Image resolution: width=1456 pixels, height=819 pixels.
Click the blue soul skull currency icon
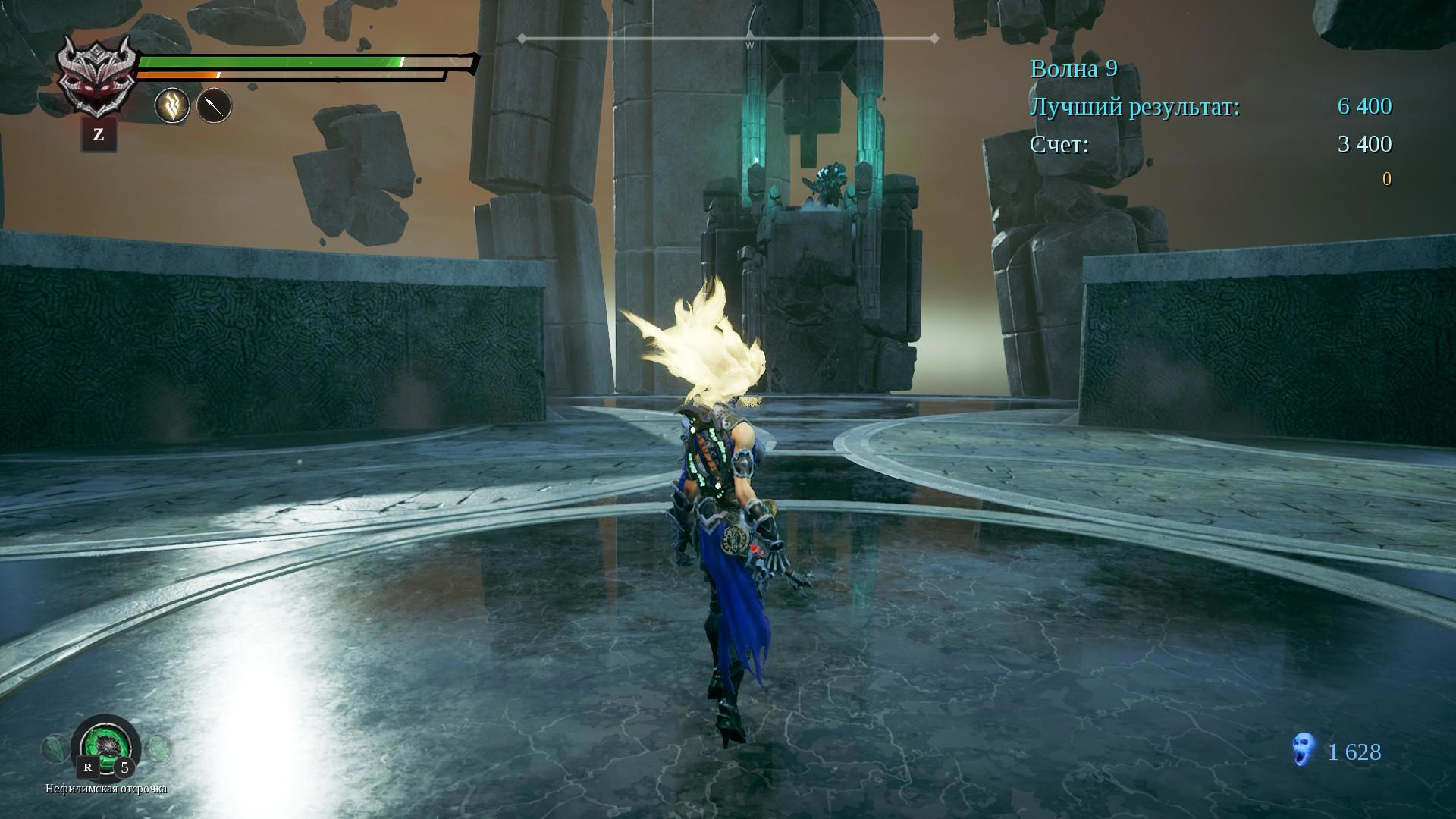1304,752
